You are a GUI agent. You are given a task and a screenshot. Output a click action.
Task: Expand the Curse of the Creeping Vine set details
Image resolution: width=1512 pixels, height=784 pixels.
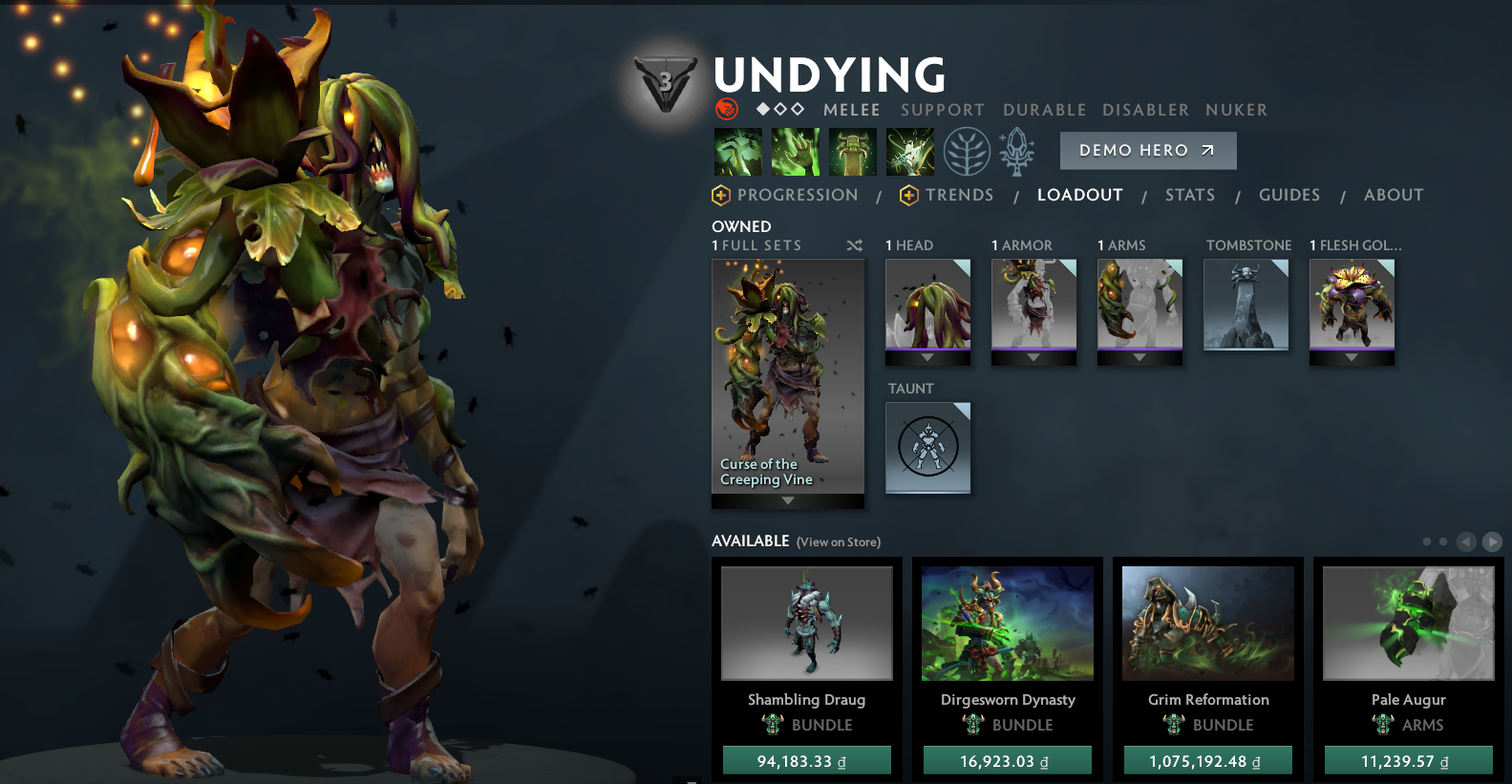click(x=787, y=499)
